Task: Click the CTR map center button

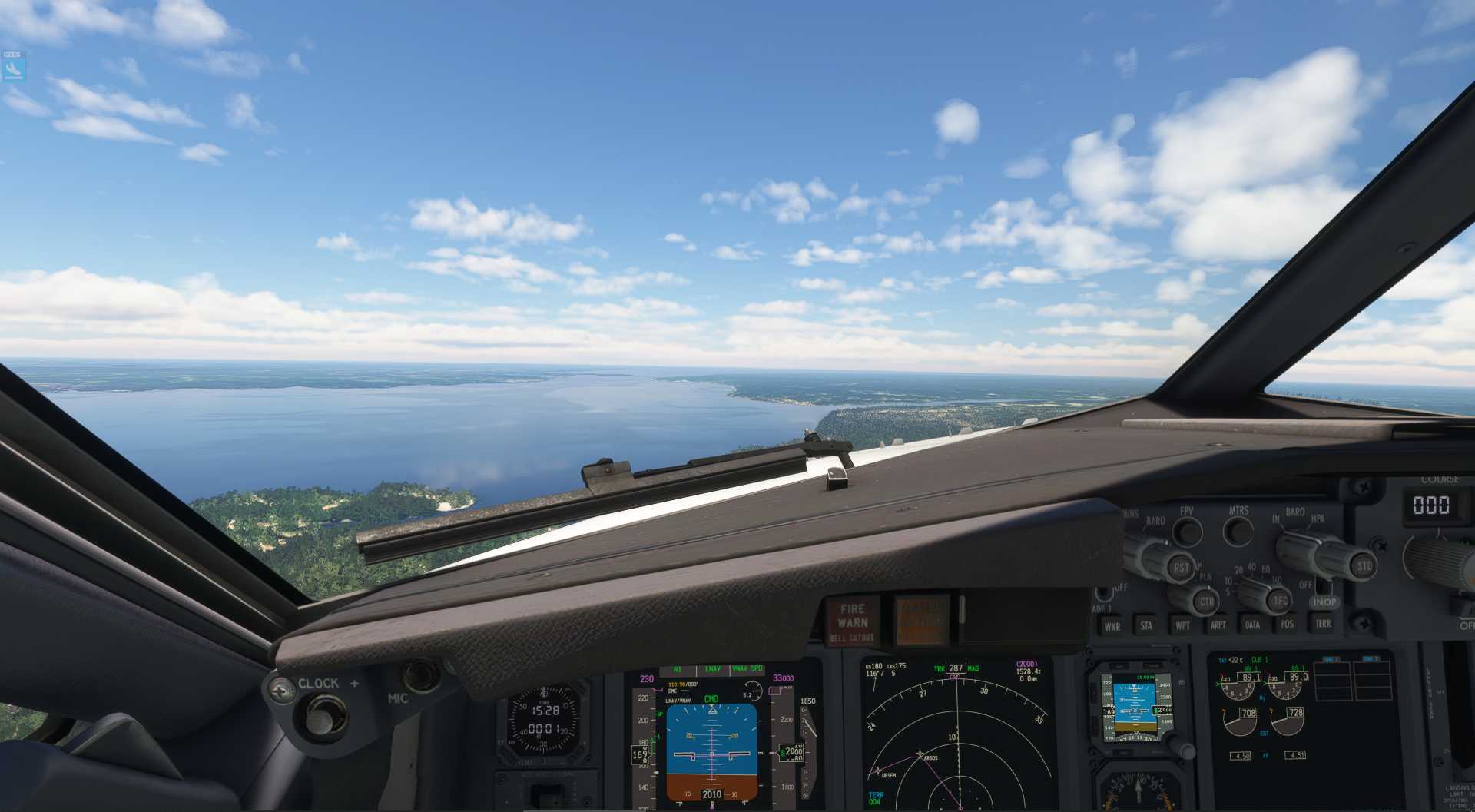Action: 1206,602
